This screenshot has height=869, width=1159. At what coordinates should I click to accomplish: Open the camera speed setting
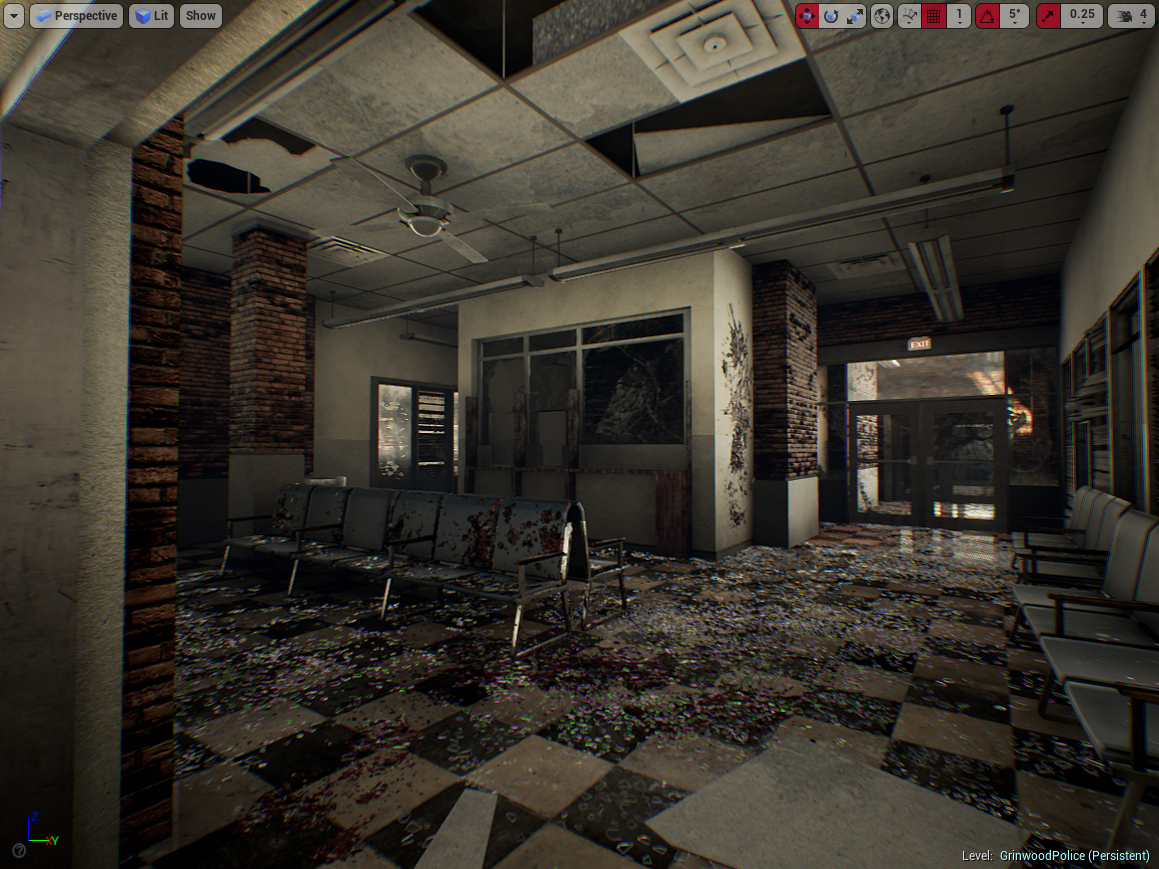coord(1131,15)
